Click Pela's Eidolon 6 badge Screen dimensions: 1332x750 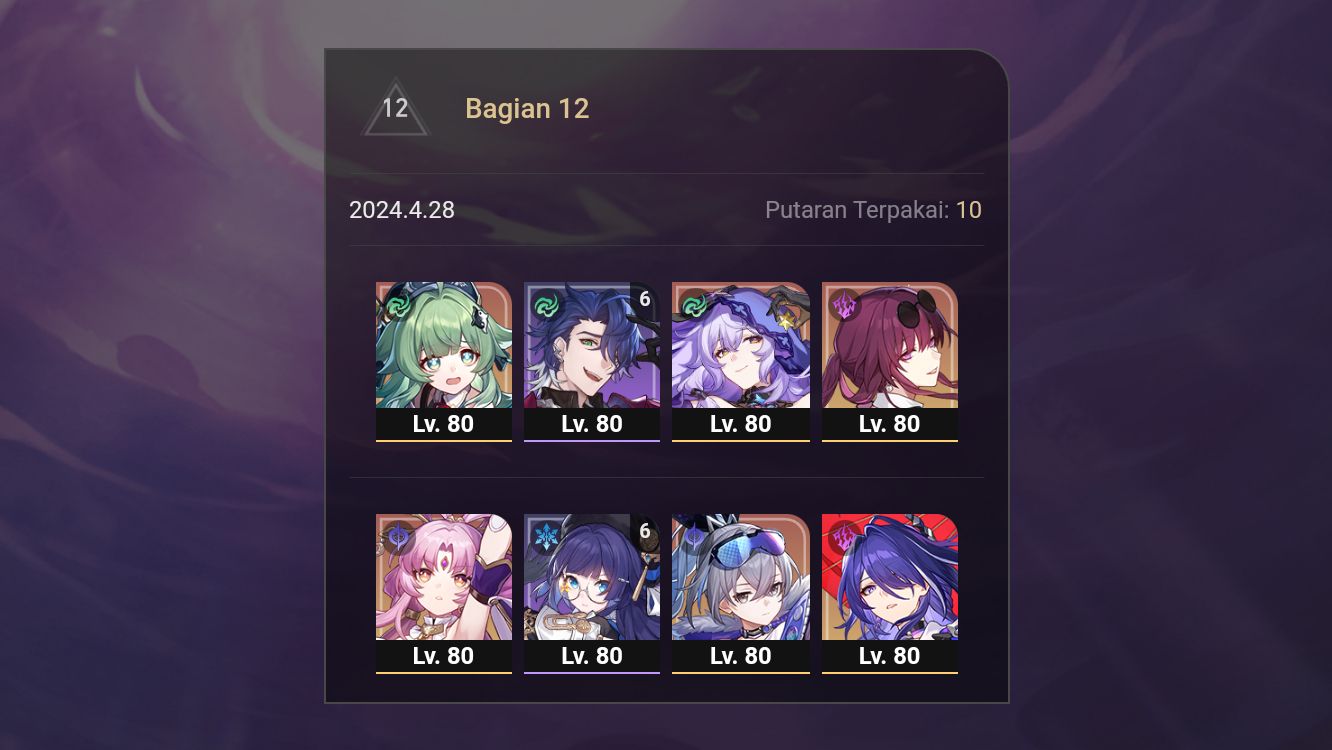pyautogui.click(x=644, y=530)
